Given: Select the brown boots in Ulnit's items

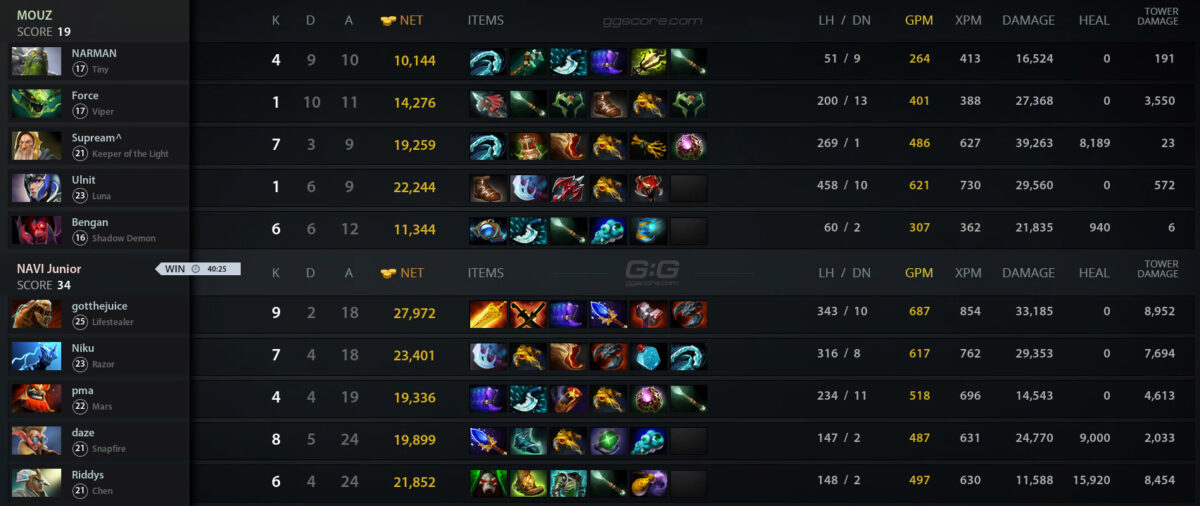Looking at the screenshot, I should click(x=488, y=189).
